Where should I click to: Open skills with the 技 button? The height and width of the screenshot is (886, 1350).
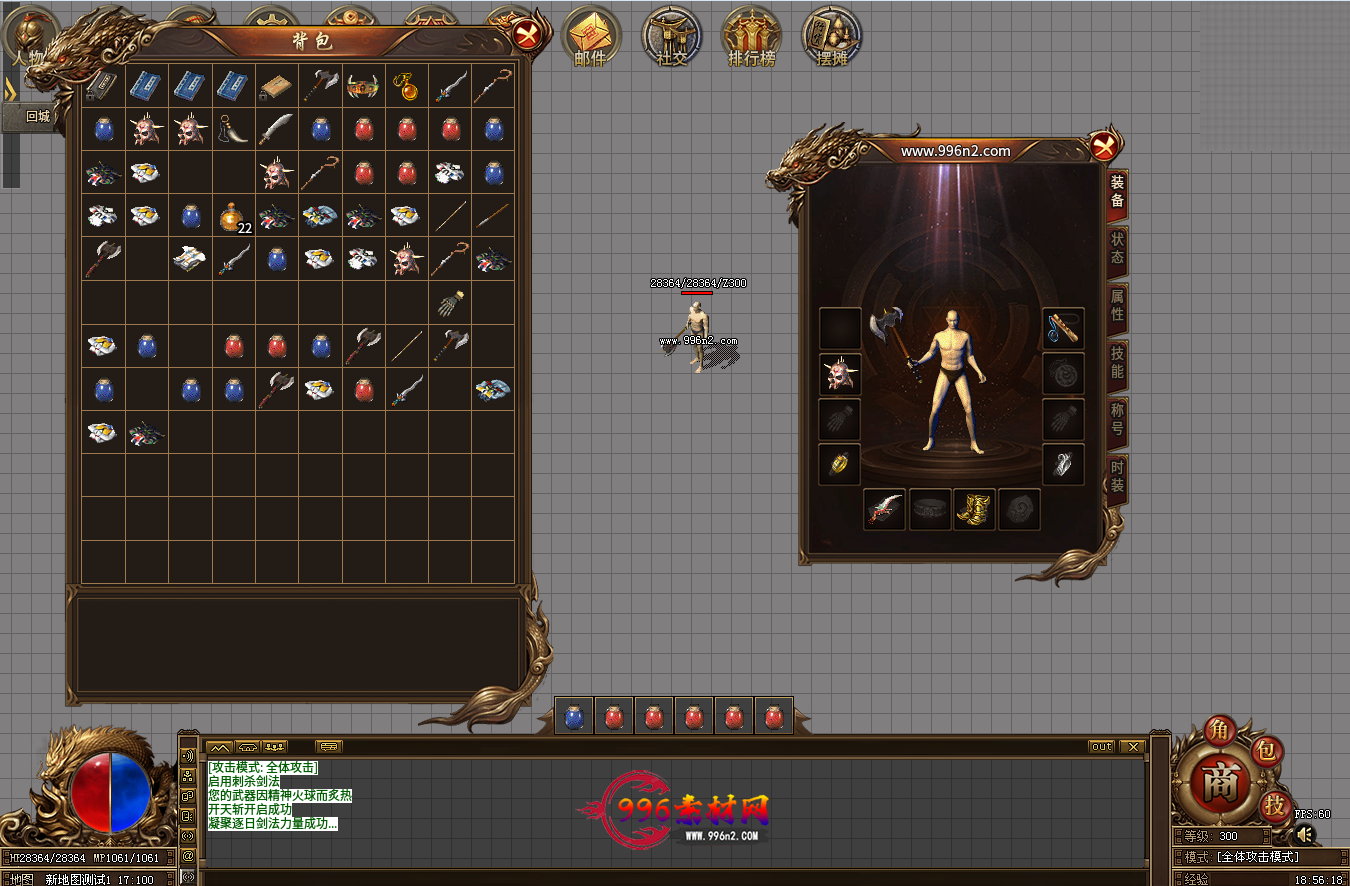1274,804
